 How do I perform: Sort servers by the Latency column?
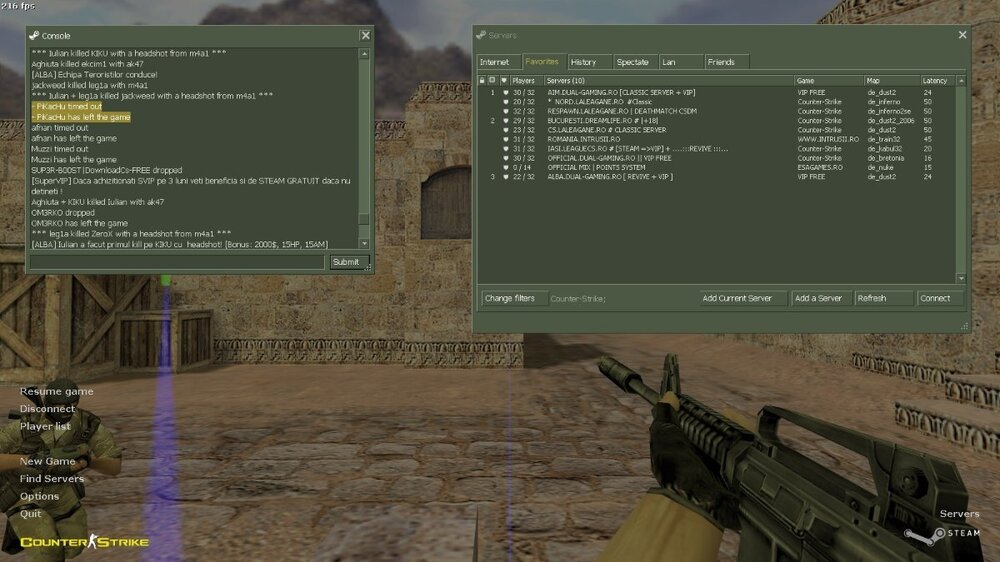pyautogui.click(x=936, y=80)
